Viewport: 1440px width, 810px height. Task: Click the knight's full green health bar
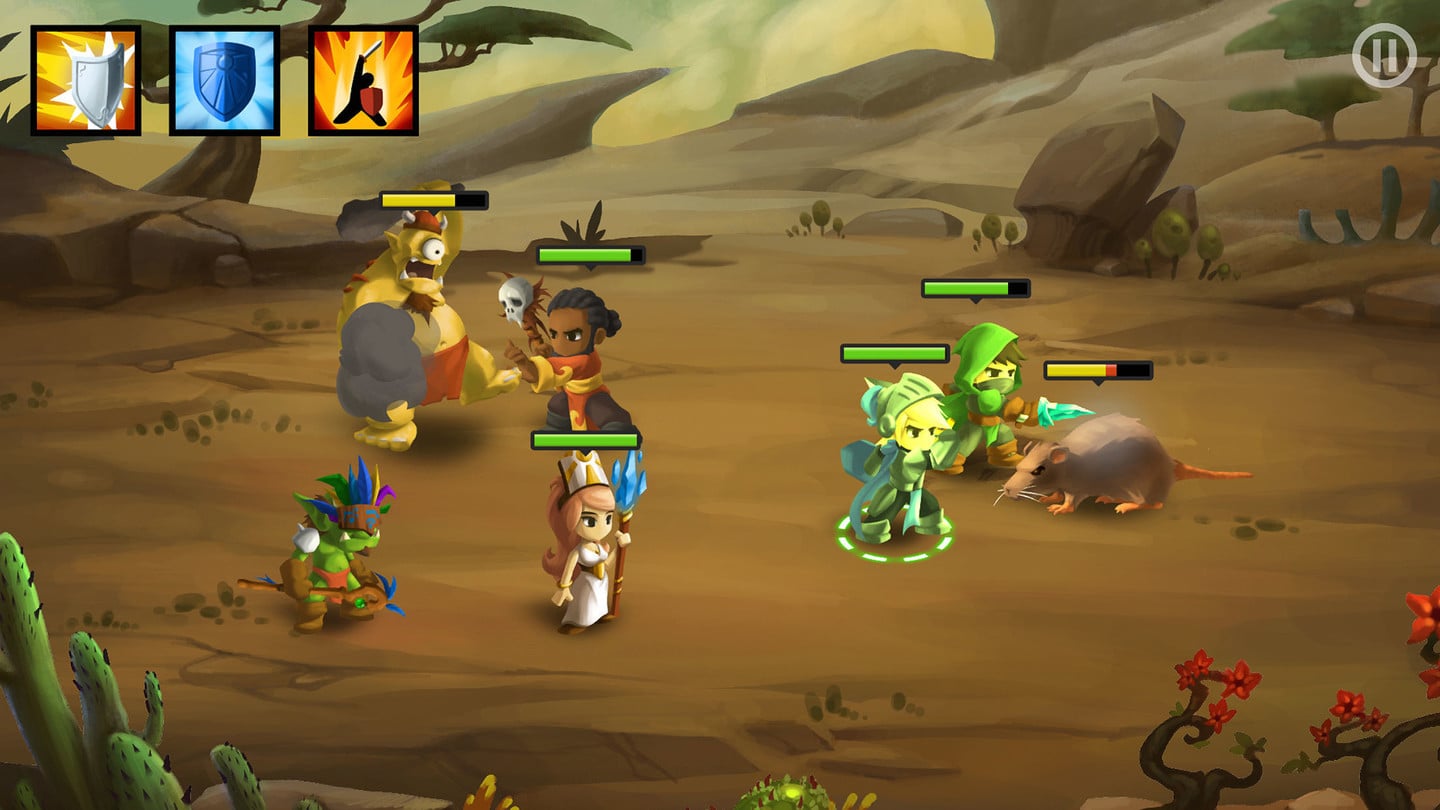pos(895,354)
